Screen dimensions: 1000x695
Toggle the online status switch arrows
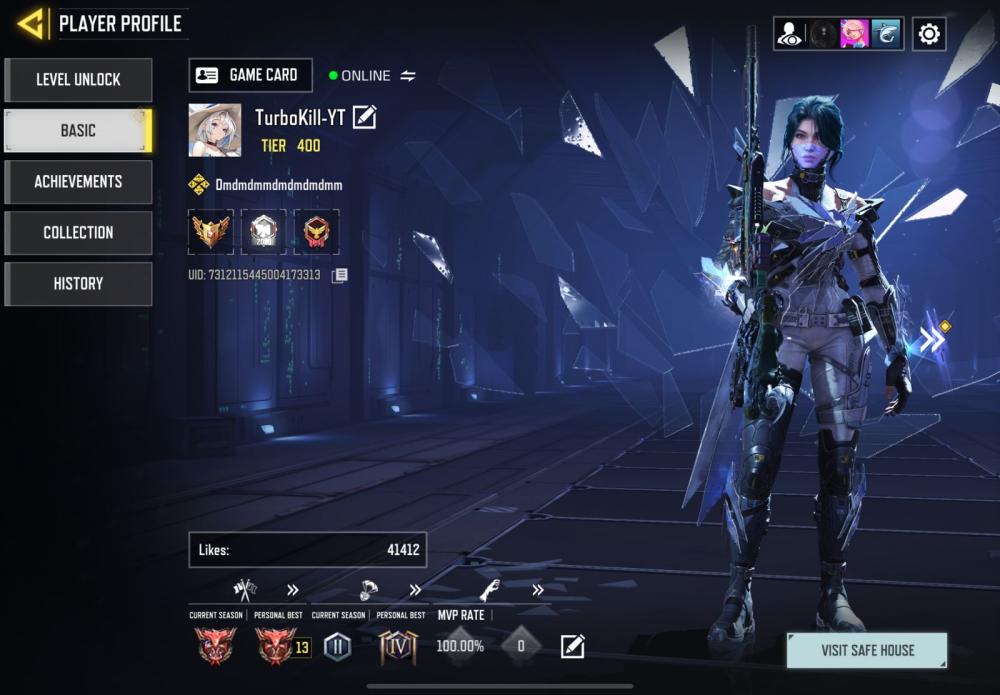point(408,76)
